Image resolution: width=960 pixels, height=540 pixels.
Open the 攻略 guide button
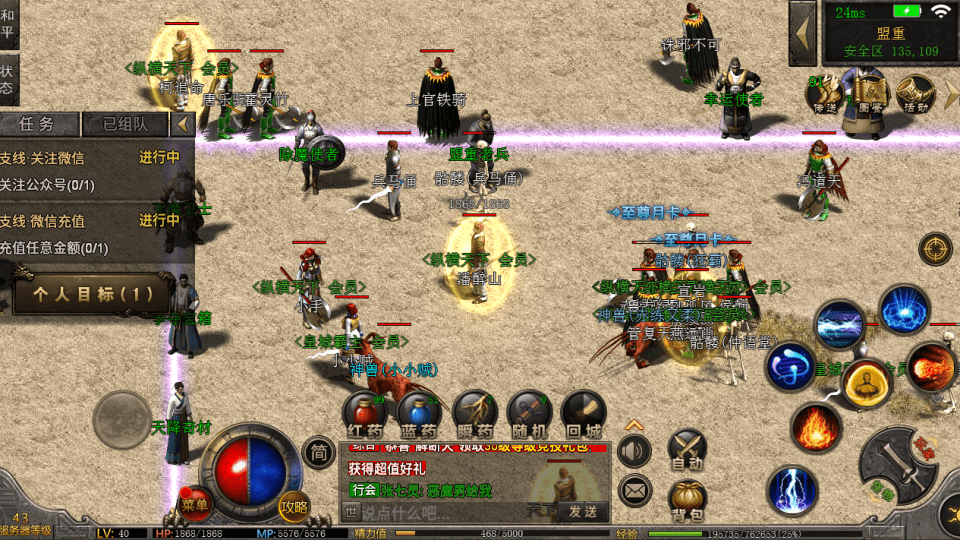(294, 506)
